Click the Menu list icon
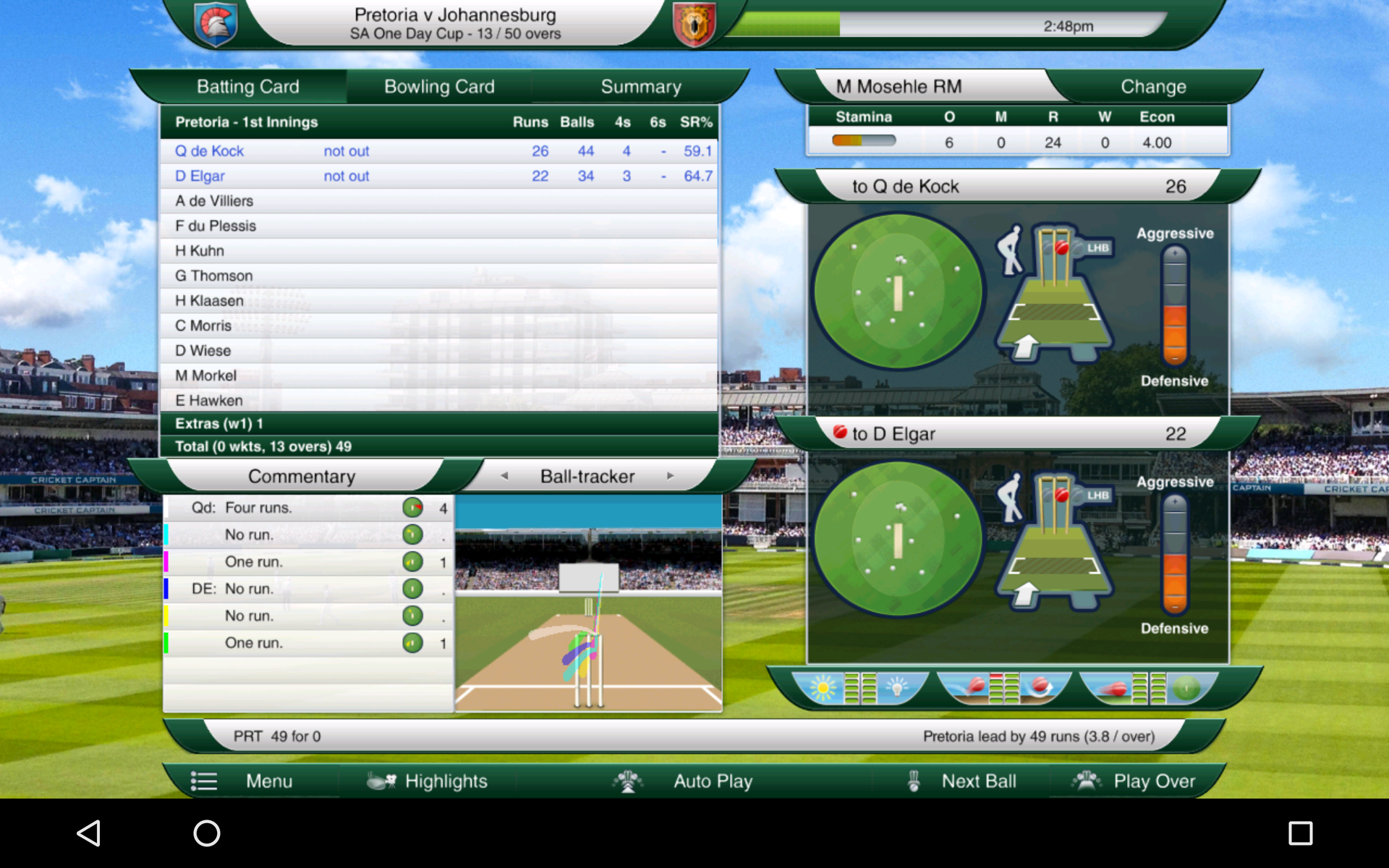Image resolution: width=1389 pixels, height=868 pixels. tap(204, 781)
